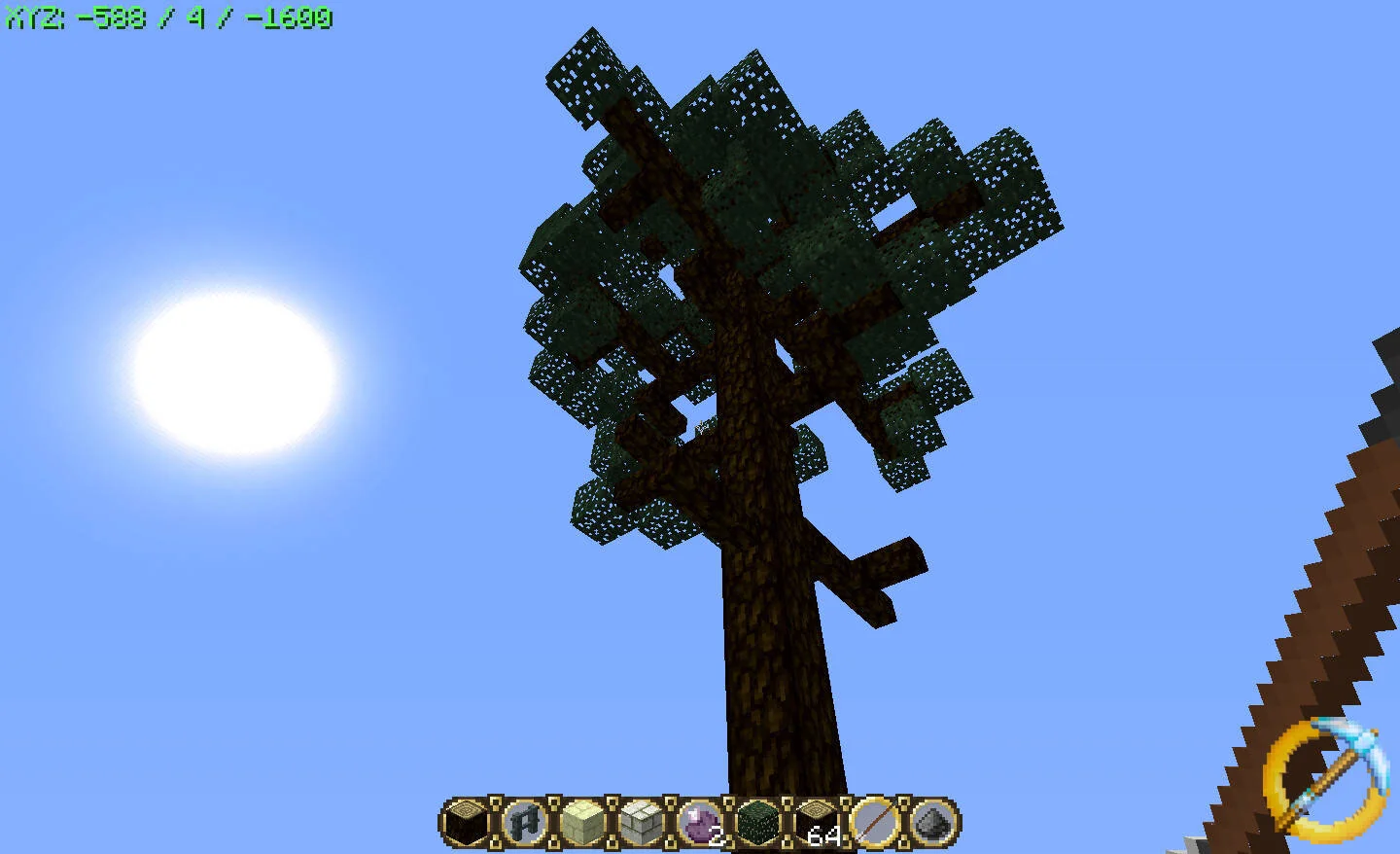Select the dark oak log in hotbar slot one
Viewport: 1400px width, 854px height.
point(465,824)
